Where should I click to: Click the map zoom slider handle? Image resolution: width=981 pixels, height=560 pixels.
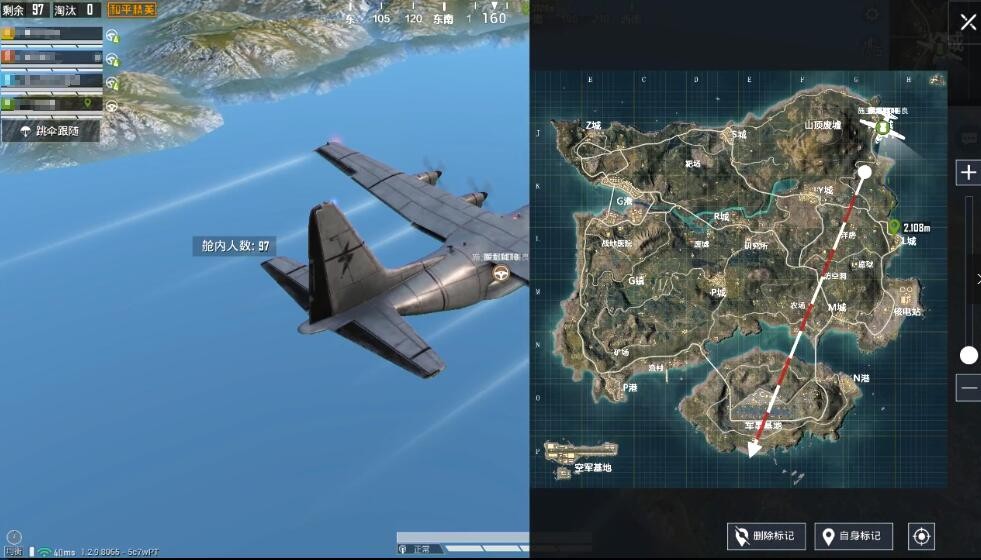968,355
